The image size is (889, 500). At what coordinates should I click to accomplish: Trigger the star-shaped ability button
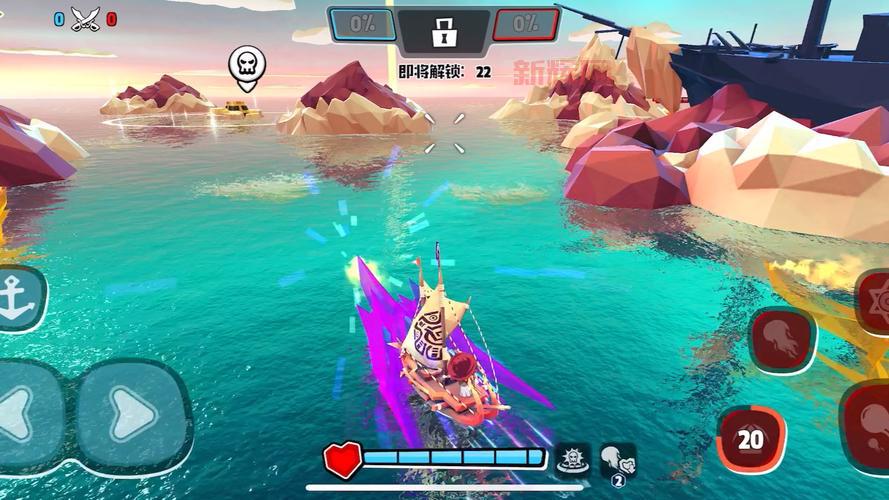coord(875,300)
